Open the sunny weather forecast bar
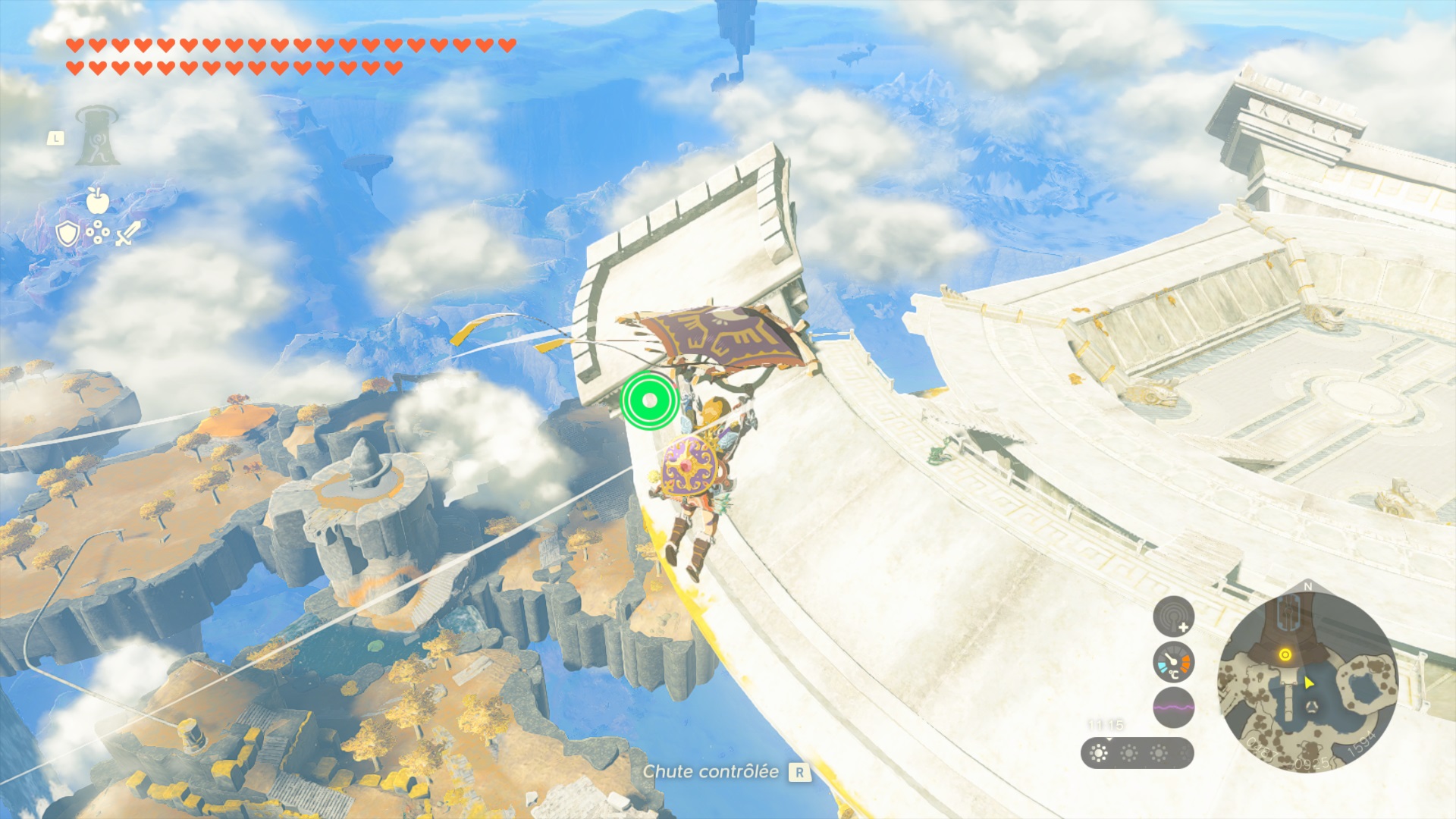Image resolution: width=1456 pixels, height=819 pixels. [x=1137, y=753]
